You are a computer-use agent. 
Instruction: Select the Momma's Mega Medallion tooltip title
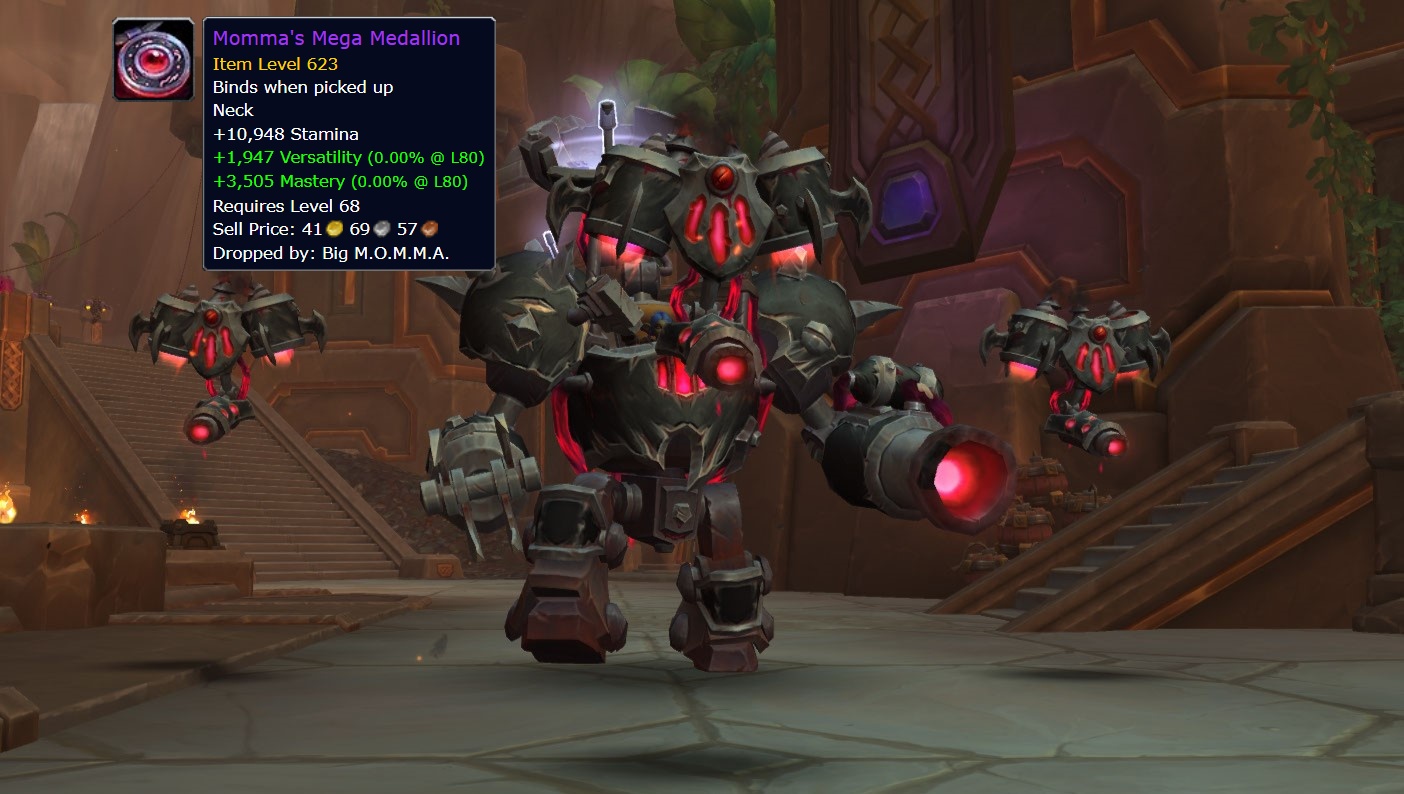(x=334, y=37)
